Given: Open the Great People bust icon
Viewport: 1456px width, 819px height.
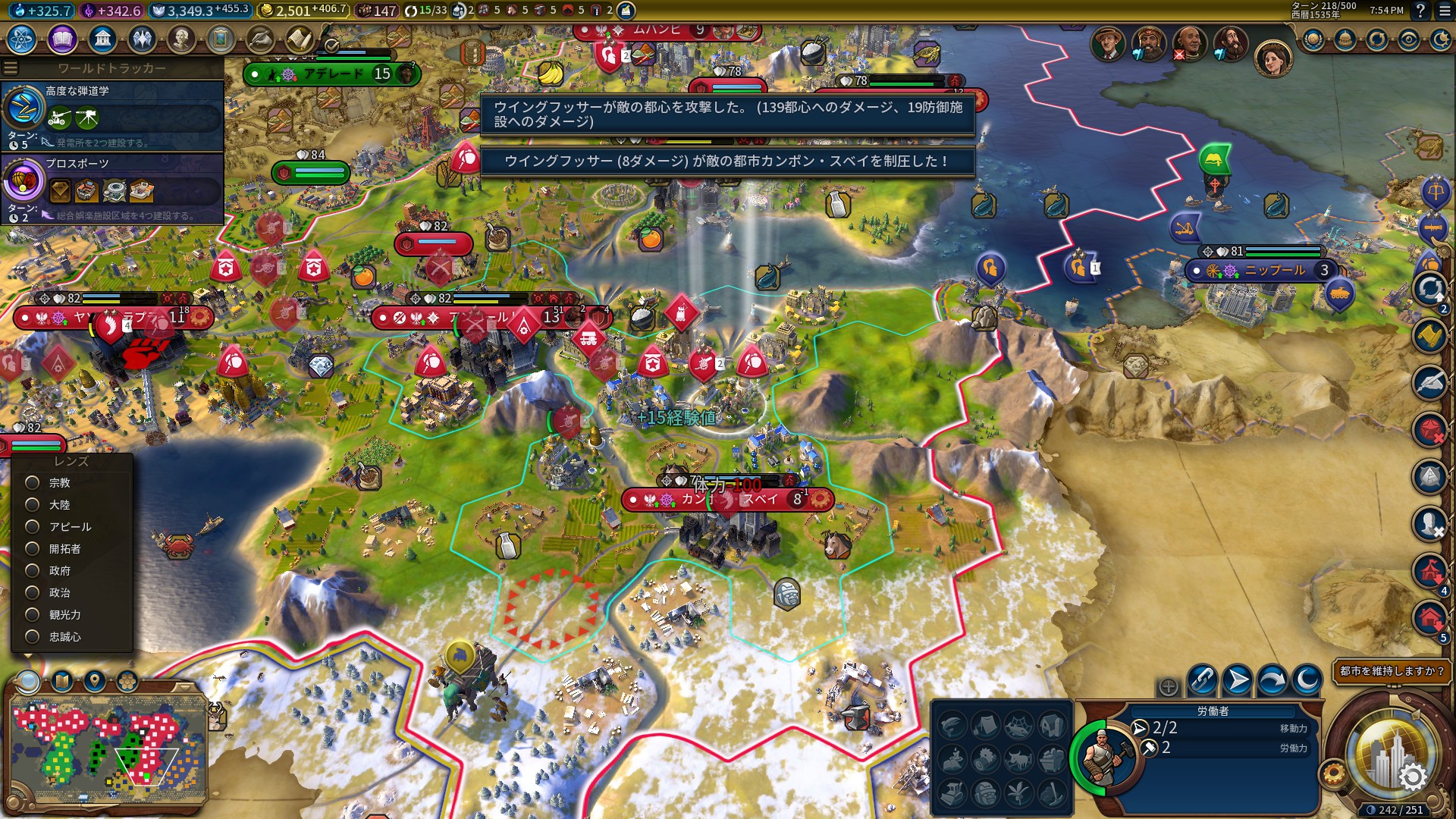Looking at the screenshot, I should click(181, 39).
